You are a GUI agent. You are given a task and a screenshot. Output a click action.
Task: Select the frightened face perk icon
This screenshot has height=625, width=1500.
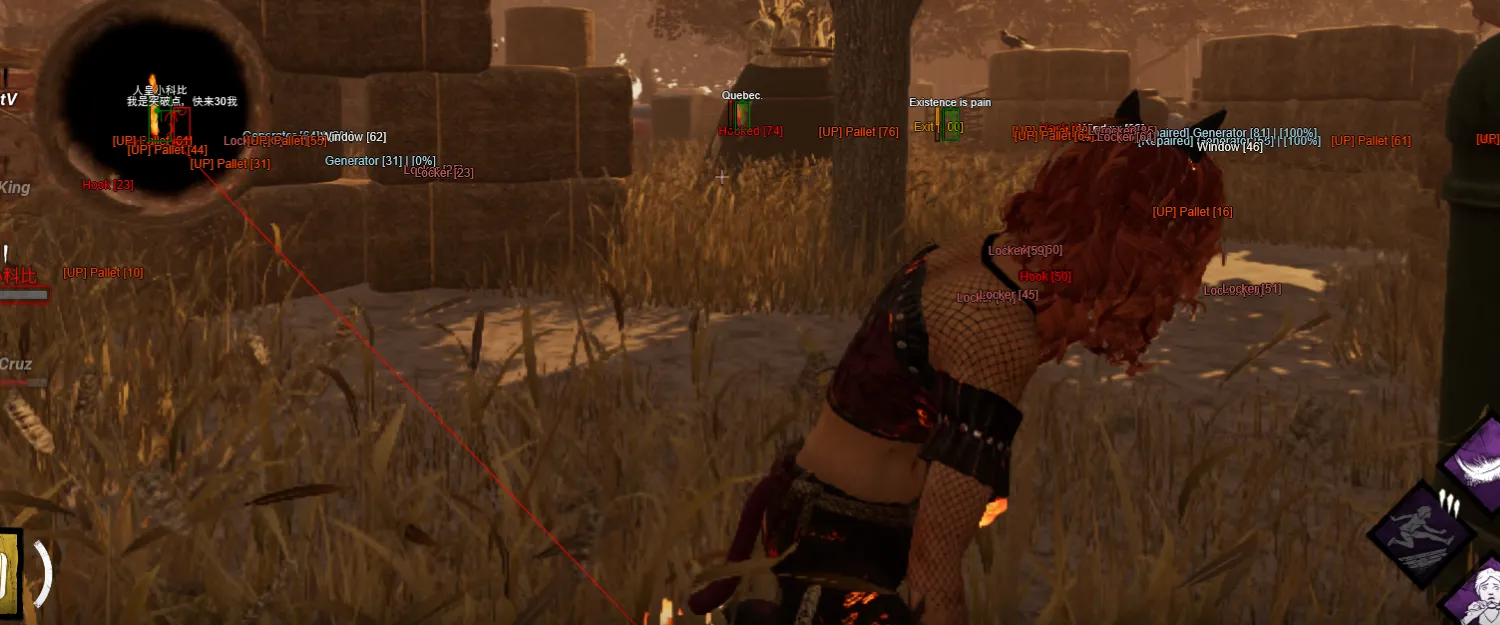(x=1482, y=597)
